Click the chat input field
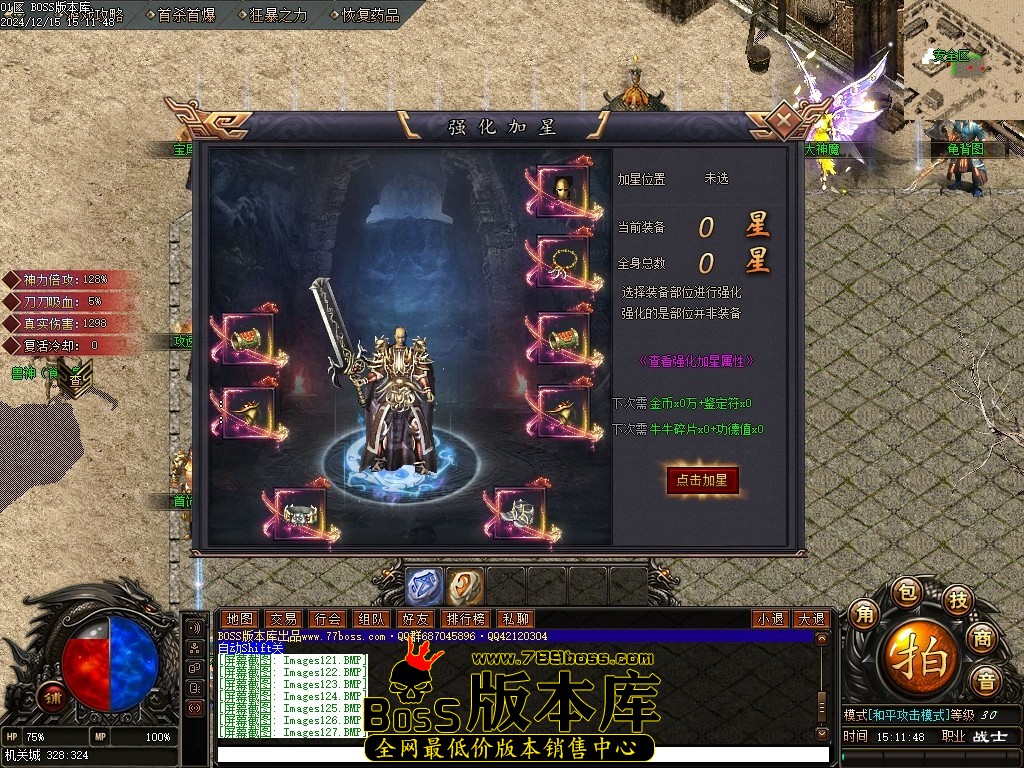The image size is (1024, 768). tap(520, 754)
